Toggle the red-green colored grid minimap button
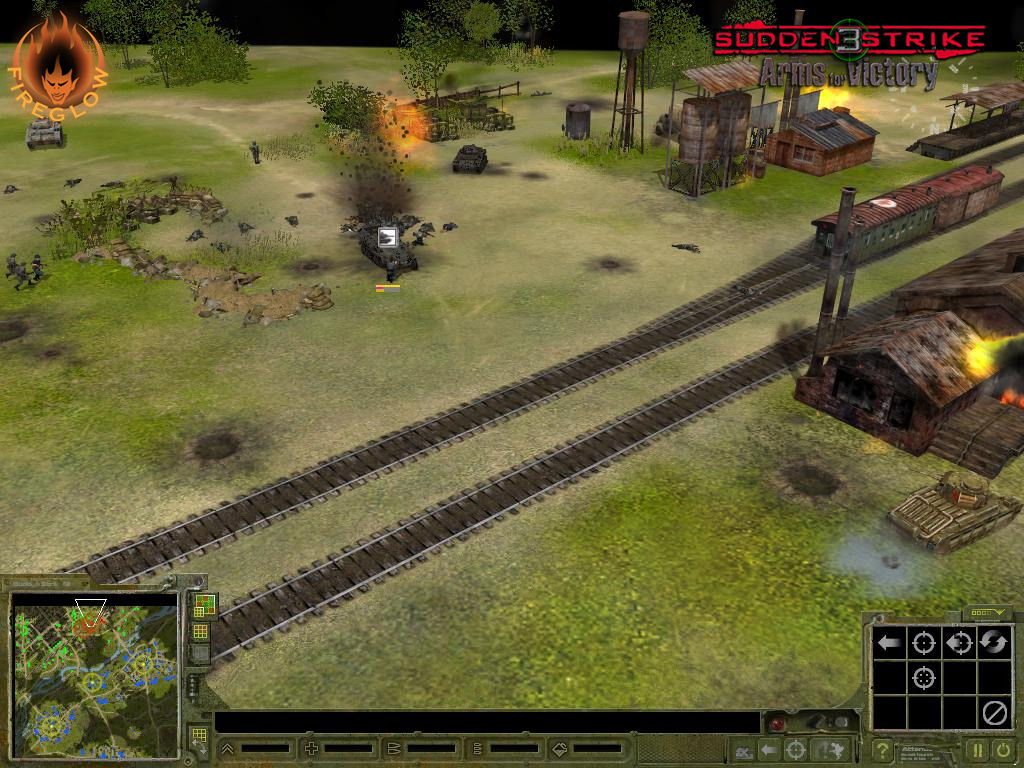The height and width of the screenshot is (768, 1024). coord(202,604)
